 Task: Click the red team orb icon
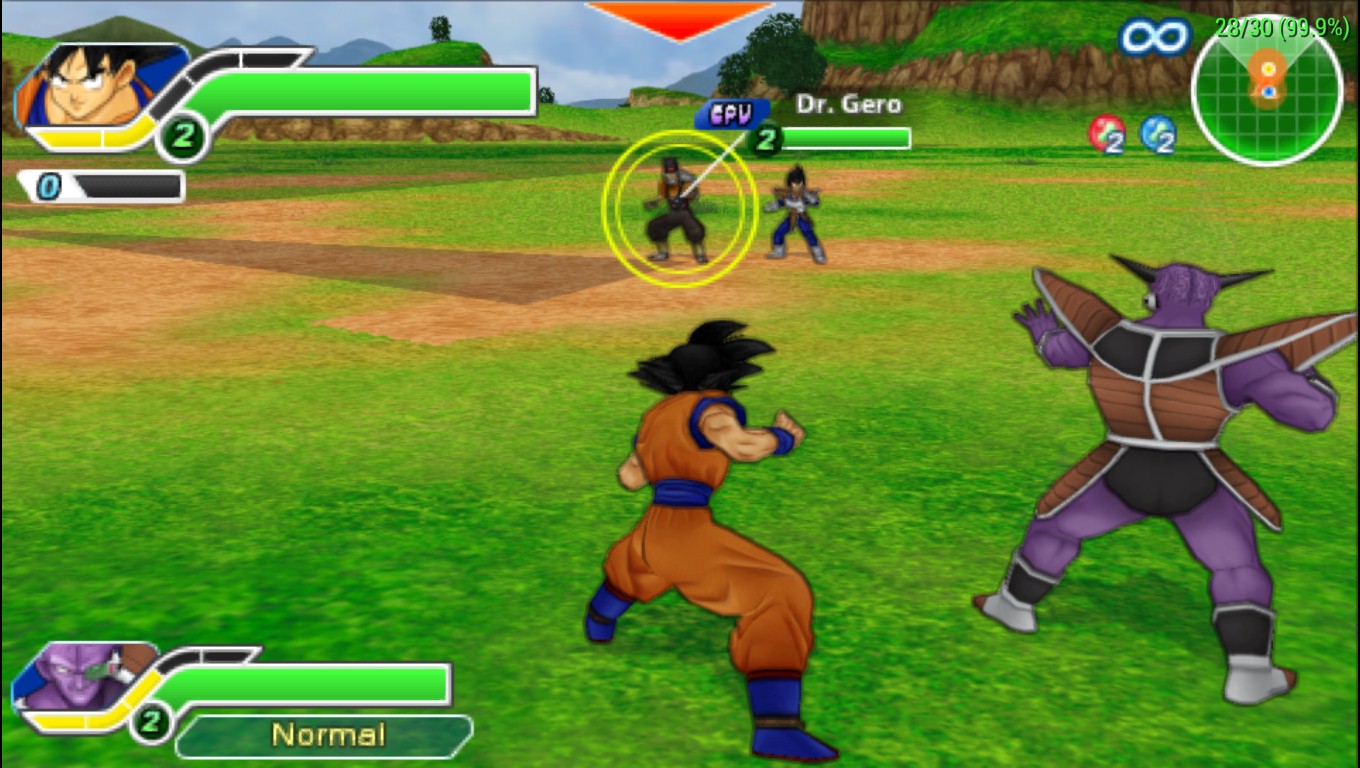point(1106,133)
